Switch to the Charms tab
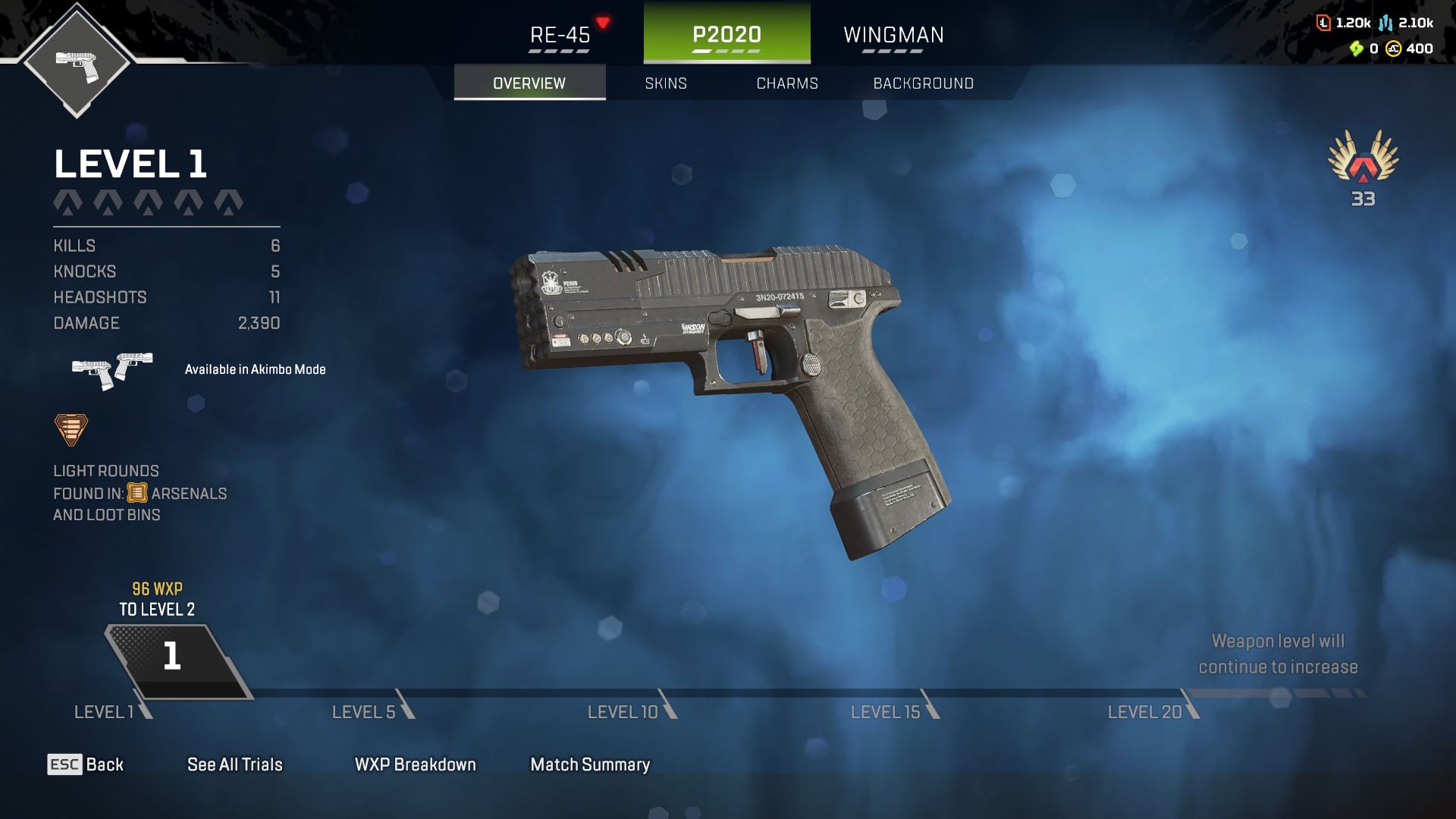The image size is (1456, 819). (x=787, y=83)
